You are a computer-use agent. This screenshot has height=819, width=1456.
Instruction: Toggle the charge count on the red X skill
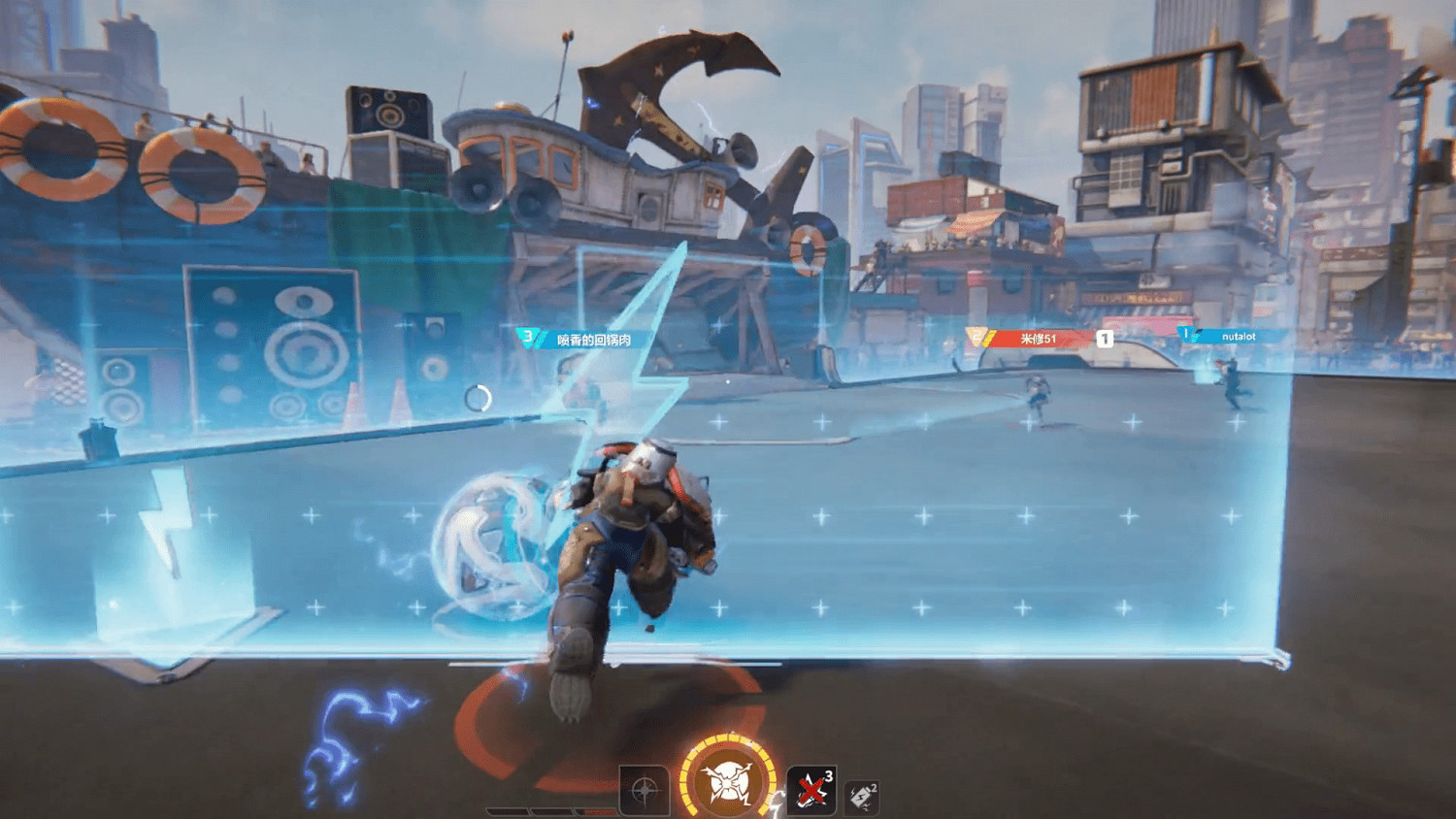[x=829, y=777]
